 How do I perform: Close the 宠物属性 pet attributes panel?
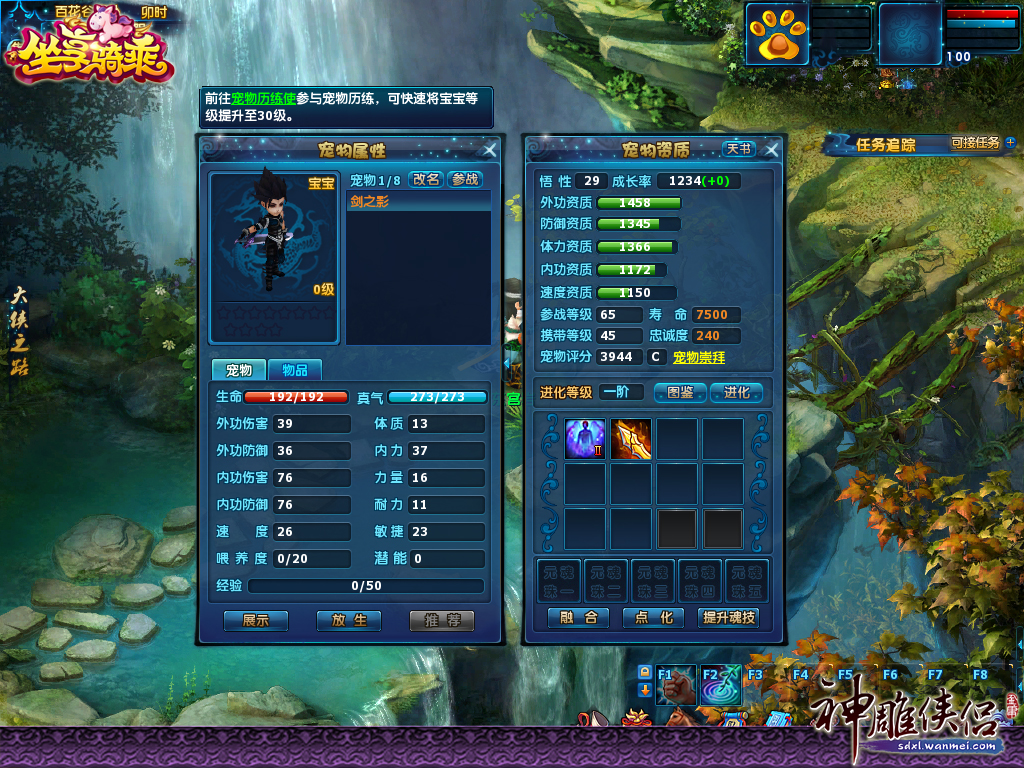point(490,150)
